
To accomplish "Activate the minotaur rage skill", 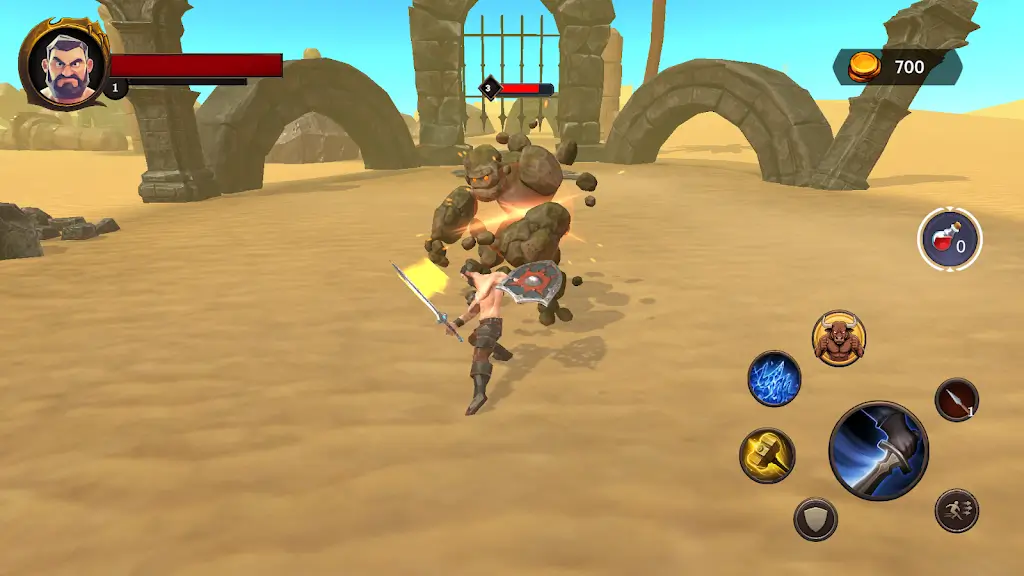I will tap(838, 338).
